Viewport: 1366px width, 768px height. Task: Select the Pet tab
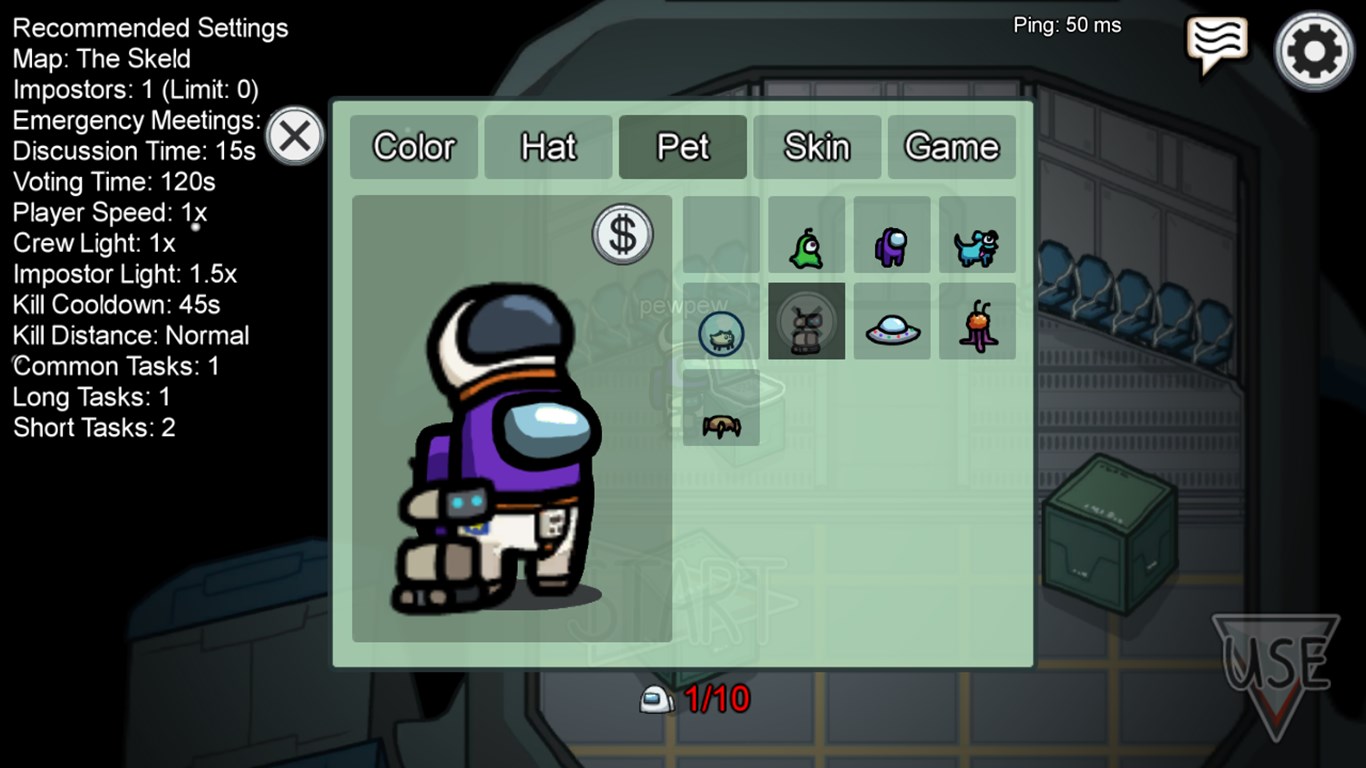tap(682, 146)
